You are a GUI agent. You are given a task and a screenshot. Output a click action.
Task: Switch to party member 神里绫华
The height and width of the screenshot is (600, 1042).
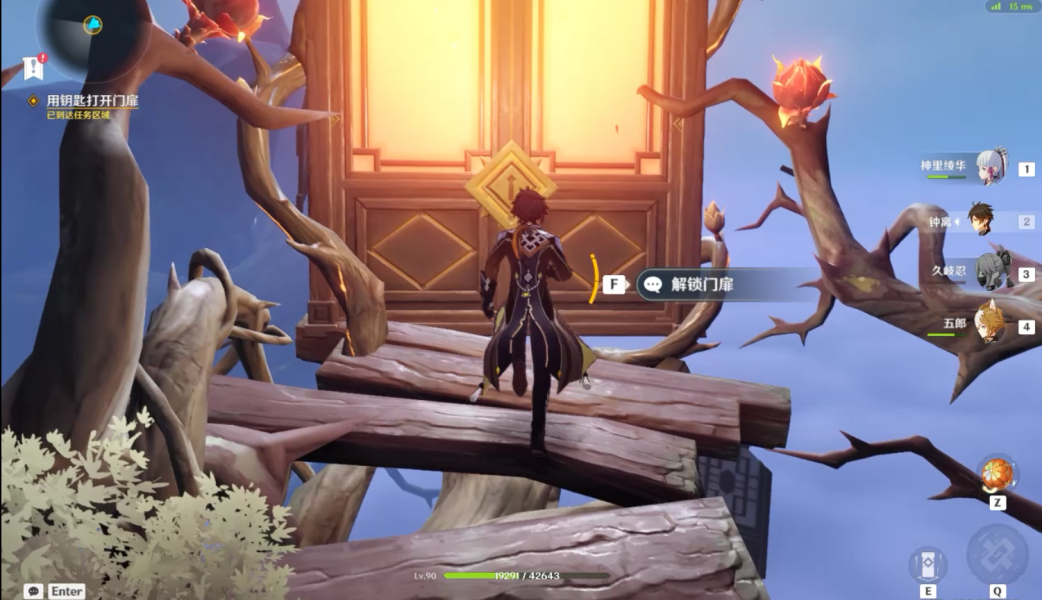pos(990,167)
